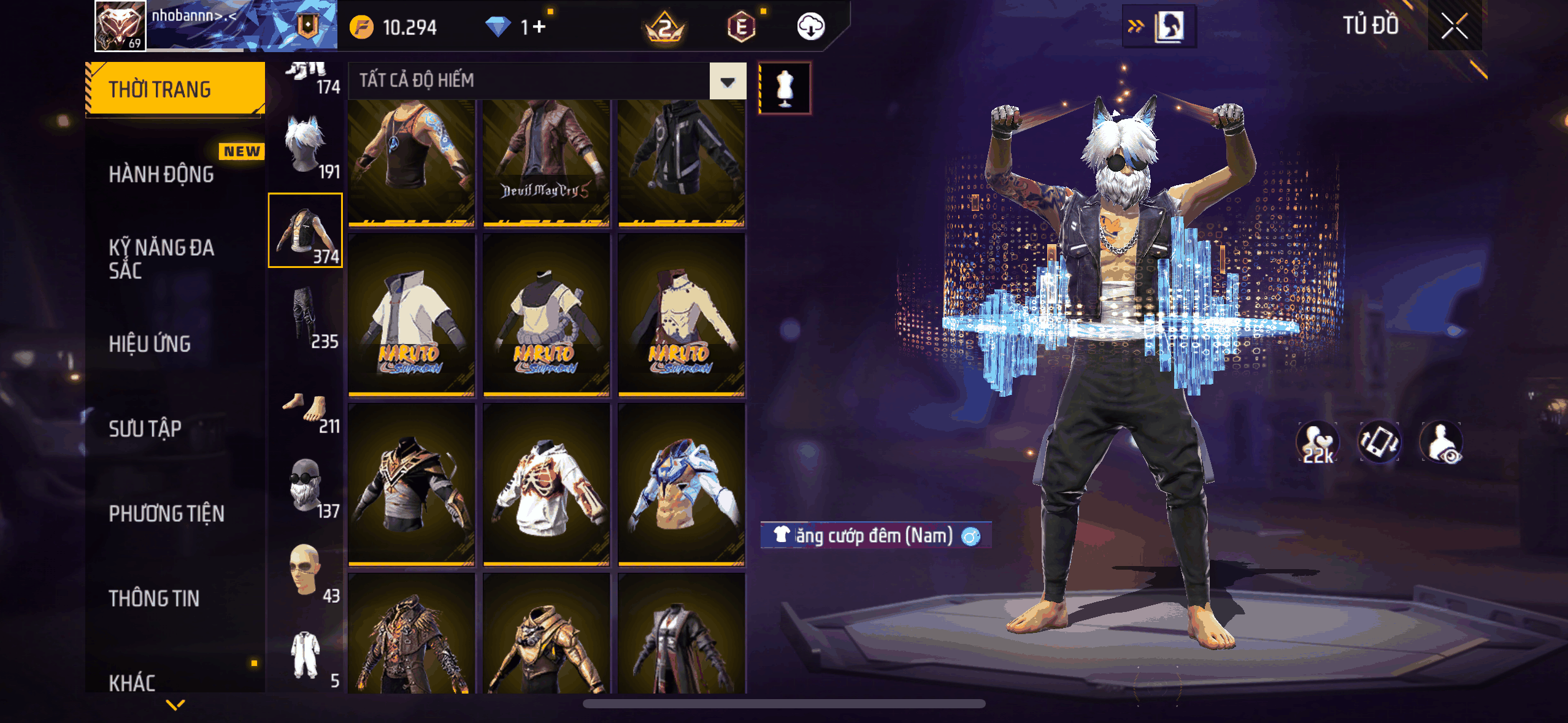This screenshot has width=1568, height=723.
Task: Equip the white skeleton hoodie top
Action: click(546, 484)
